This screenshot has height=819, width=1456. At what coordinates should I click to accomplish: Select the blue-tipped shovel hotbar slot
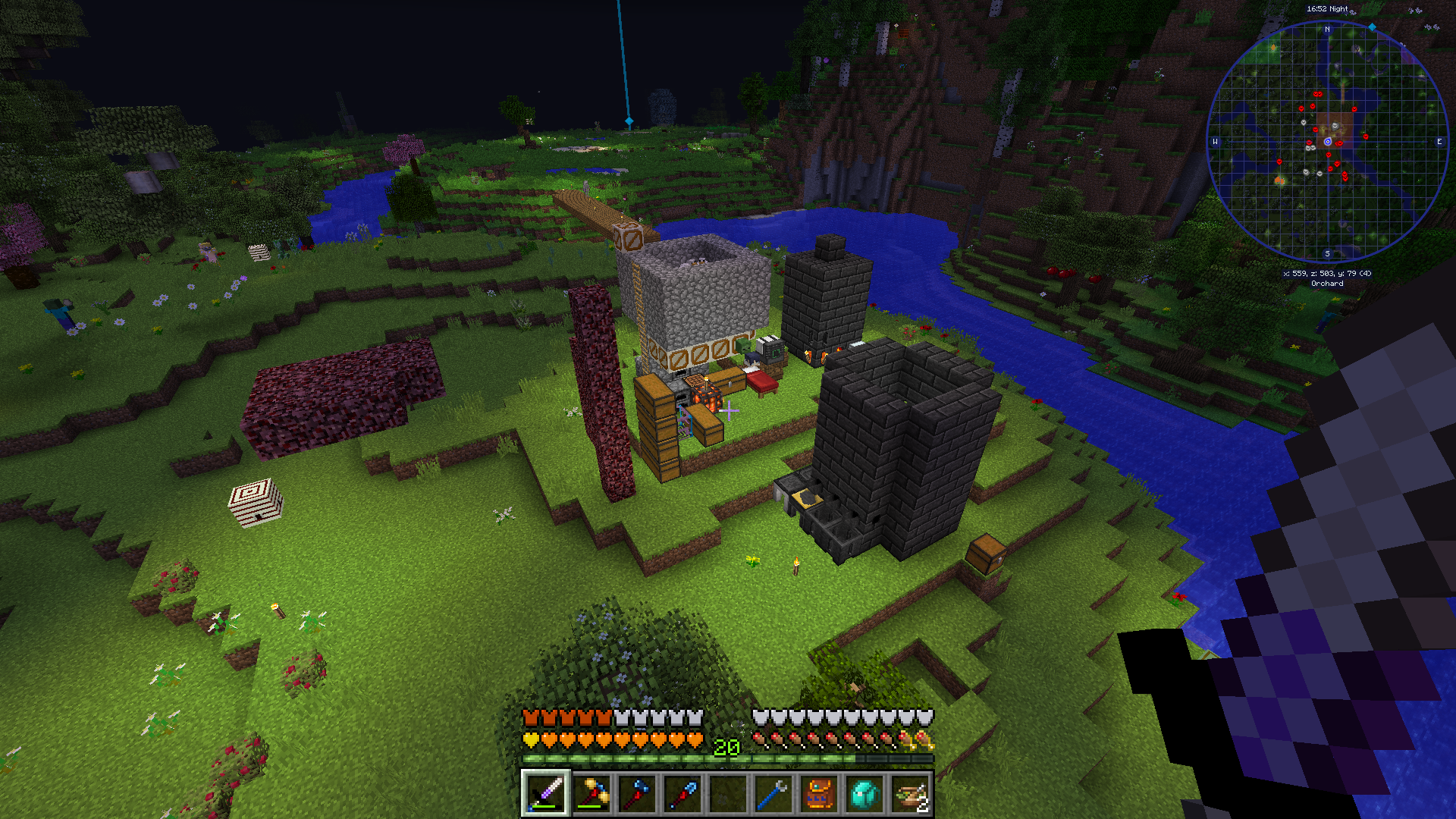pyautogui.click(x=682, y=794)
